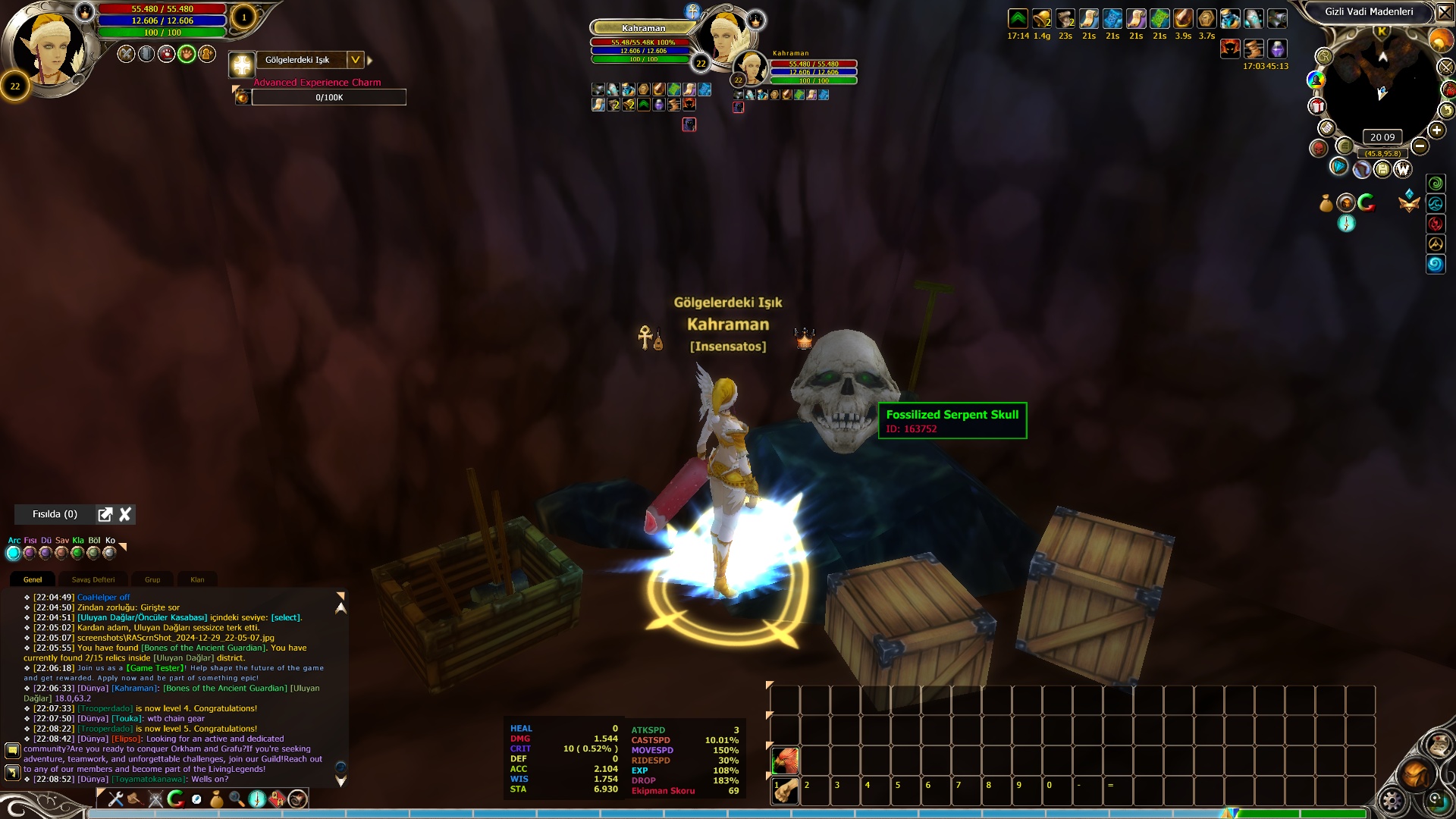Close the Gizli Vadi Madenleri minimap panel

1445,13
